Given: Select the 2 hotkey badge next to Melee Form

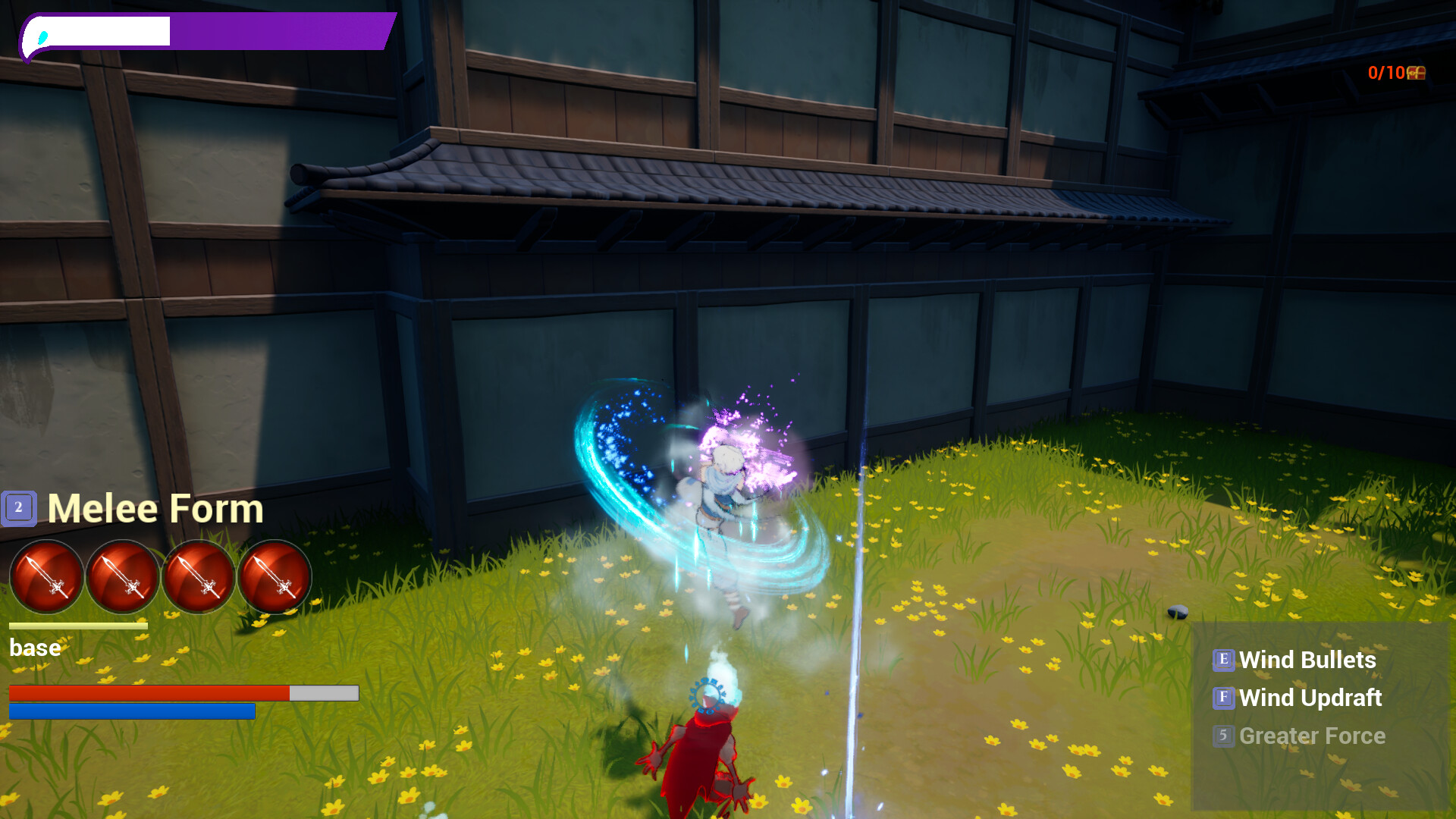Looking at the screenshot, I should point(19,507).
